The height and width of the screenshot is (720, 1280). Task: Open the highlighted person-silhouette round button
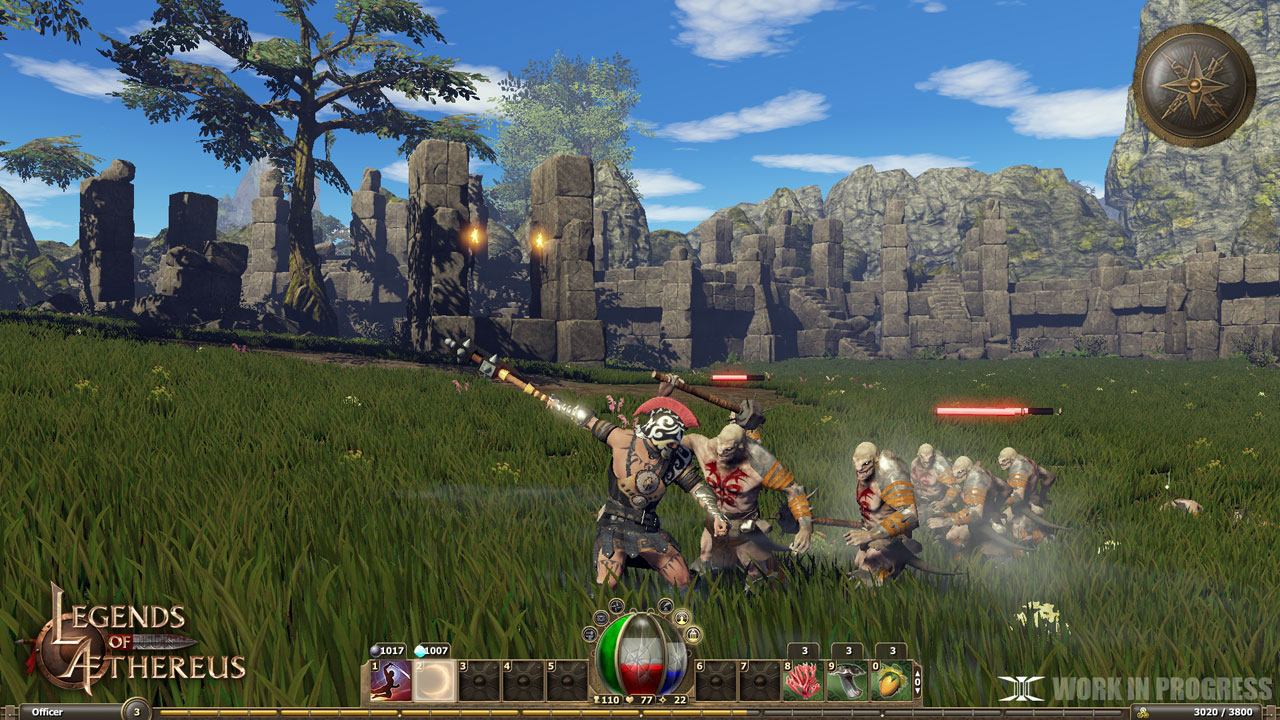681,618
